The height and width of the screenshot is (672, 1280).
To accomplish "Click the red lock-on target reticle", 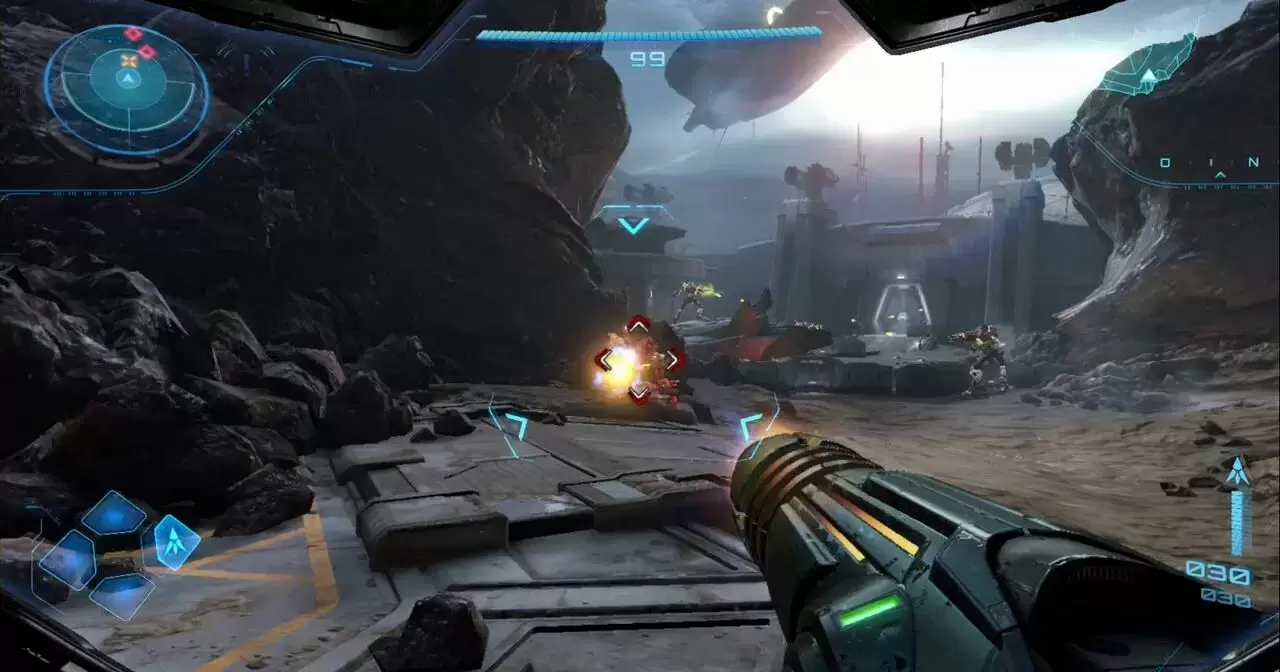I will point(638,359).
